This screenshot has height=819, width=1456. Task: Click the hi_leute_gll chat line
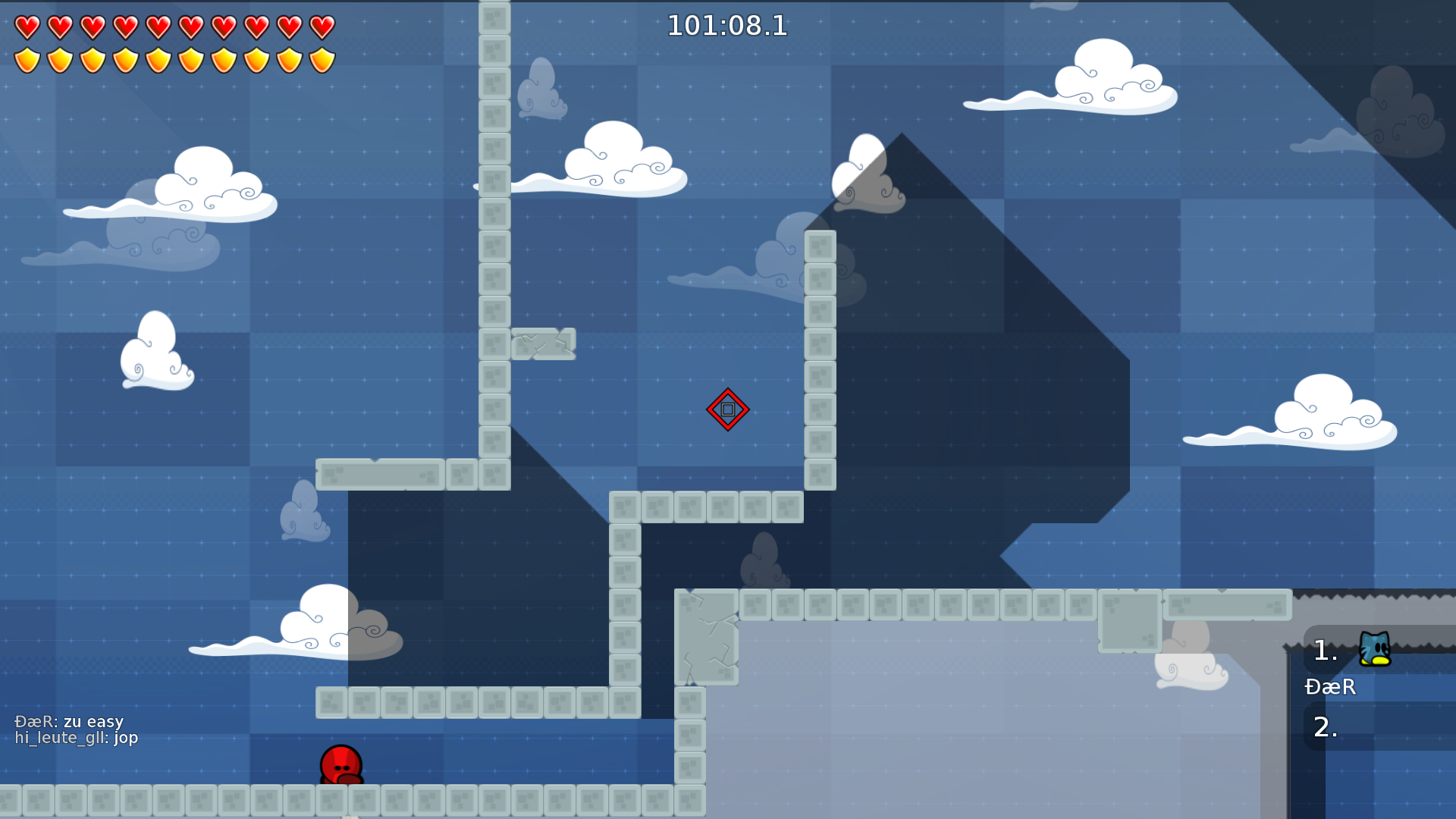[76, 737]
